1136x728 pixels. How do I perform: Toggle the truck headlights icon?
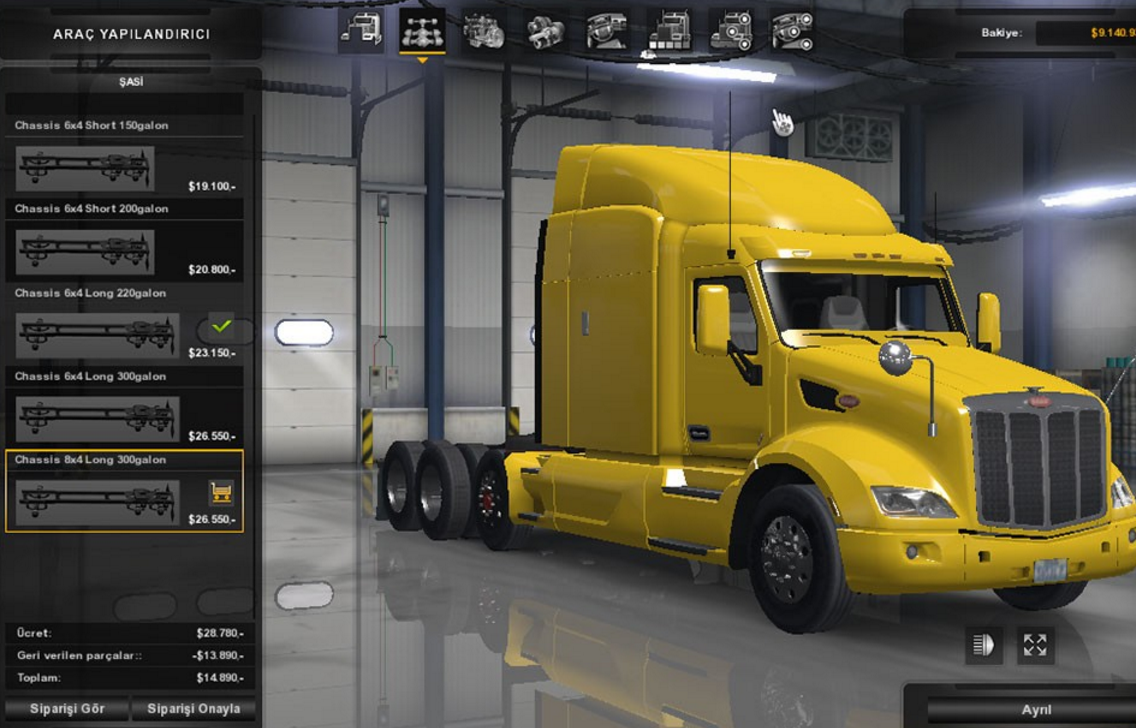click(x=984, y=645)
